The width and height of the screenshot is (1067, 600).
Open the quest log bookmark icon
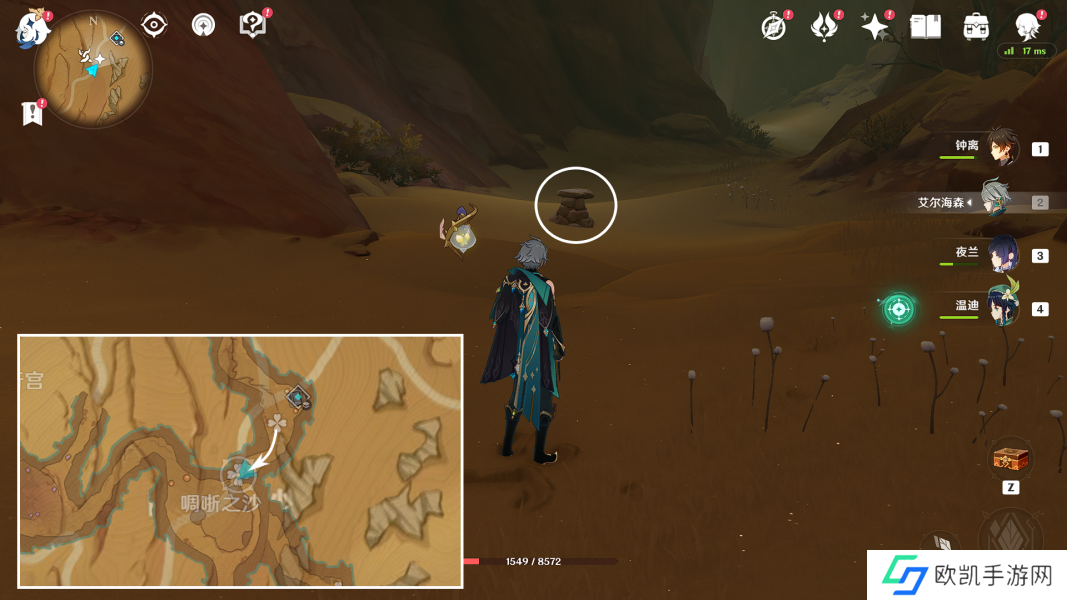point(32,113)
